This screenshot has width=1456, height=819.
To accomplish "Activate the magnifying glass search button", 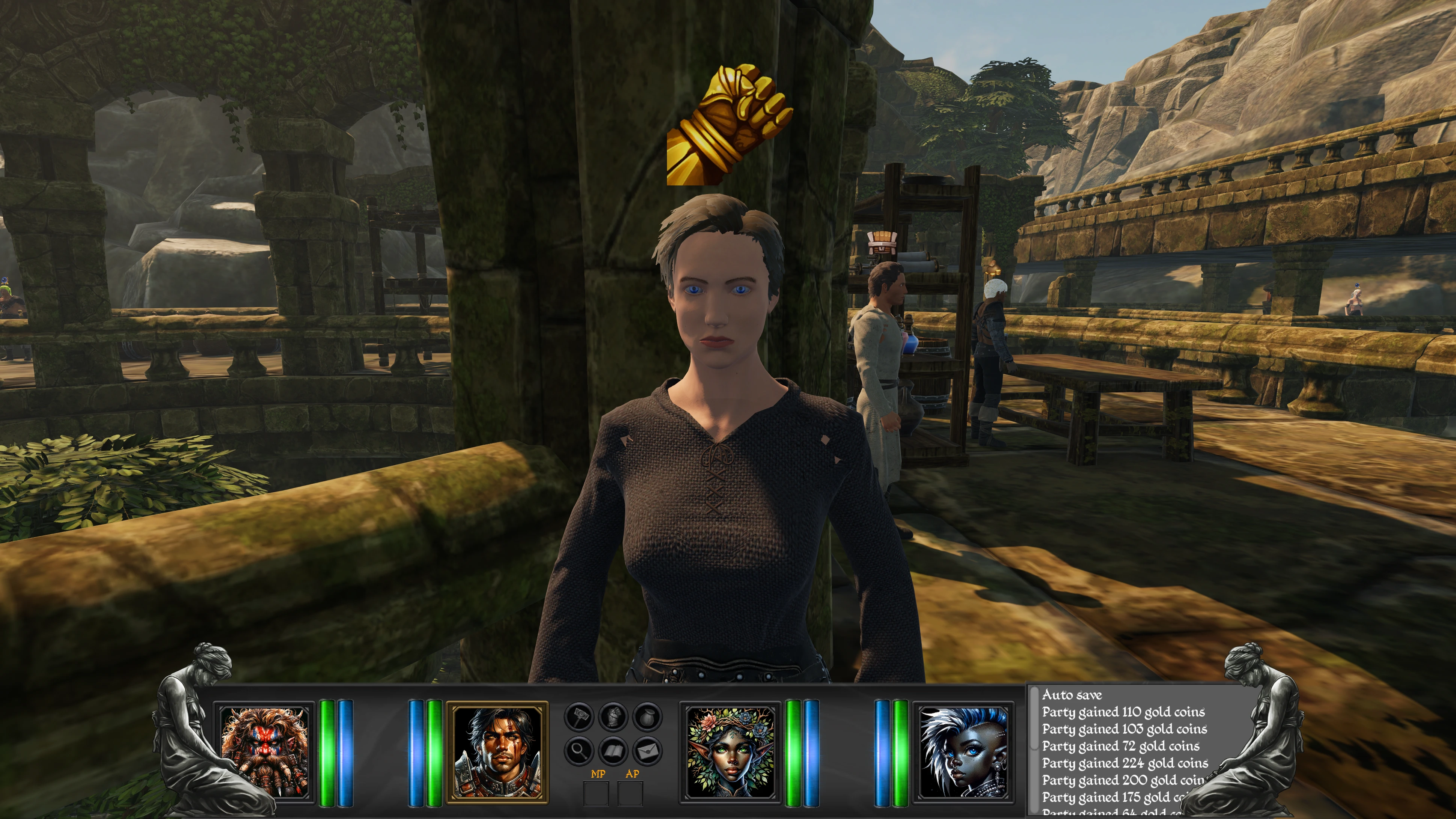I will point(579,751).
